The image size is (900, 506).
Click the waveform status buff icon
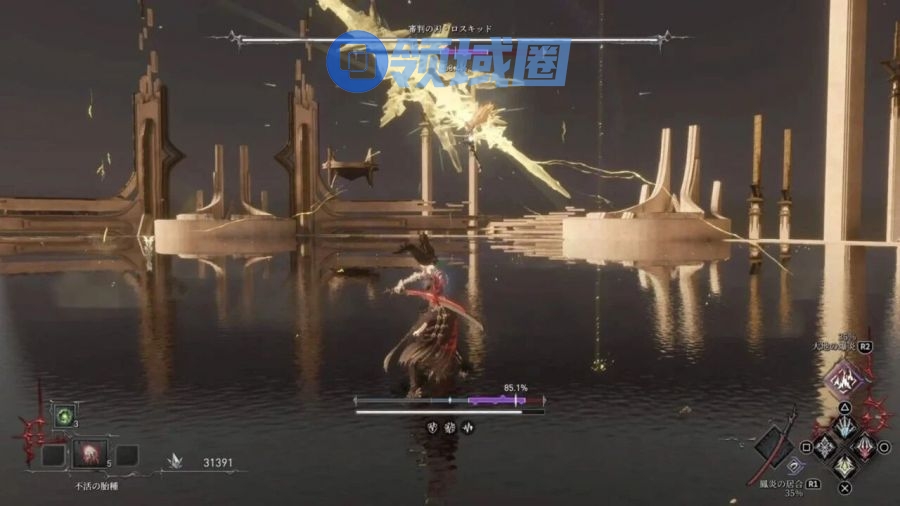467,427
